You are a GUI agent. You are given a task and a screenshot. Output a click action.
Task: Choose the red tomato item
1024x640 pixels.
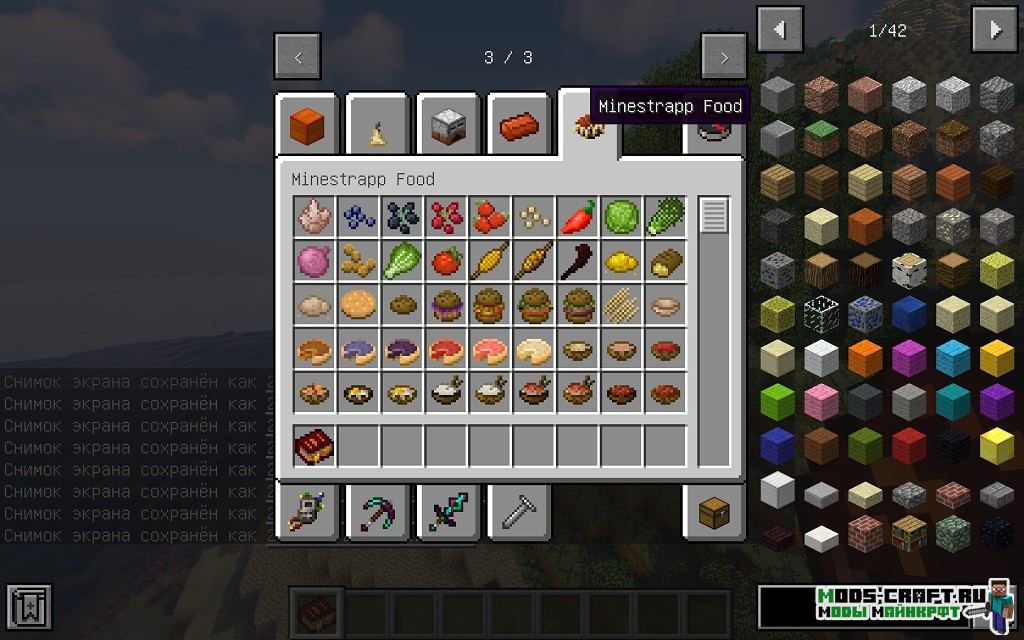click(445, 260)
